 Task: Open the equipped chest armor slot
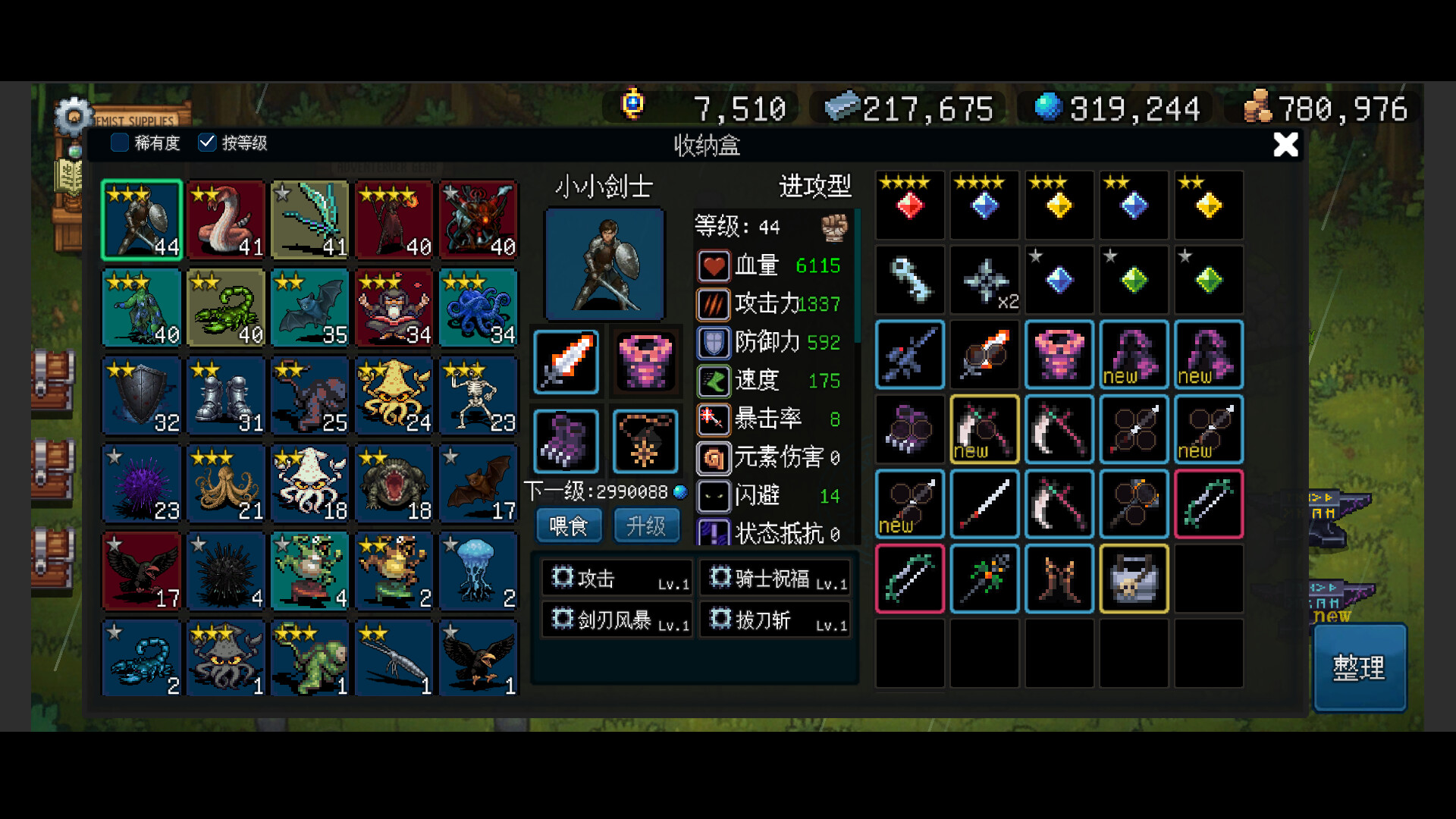click(645, 362)
